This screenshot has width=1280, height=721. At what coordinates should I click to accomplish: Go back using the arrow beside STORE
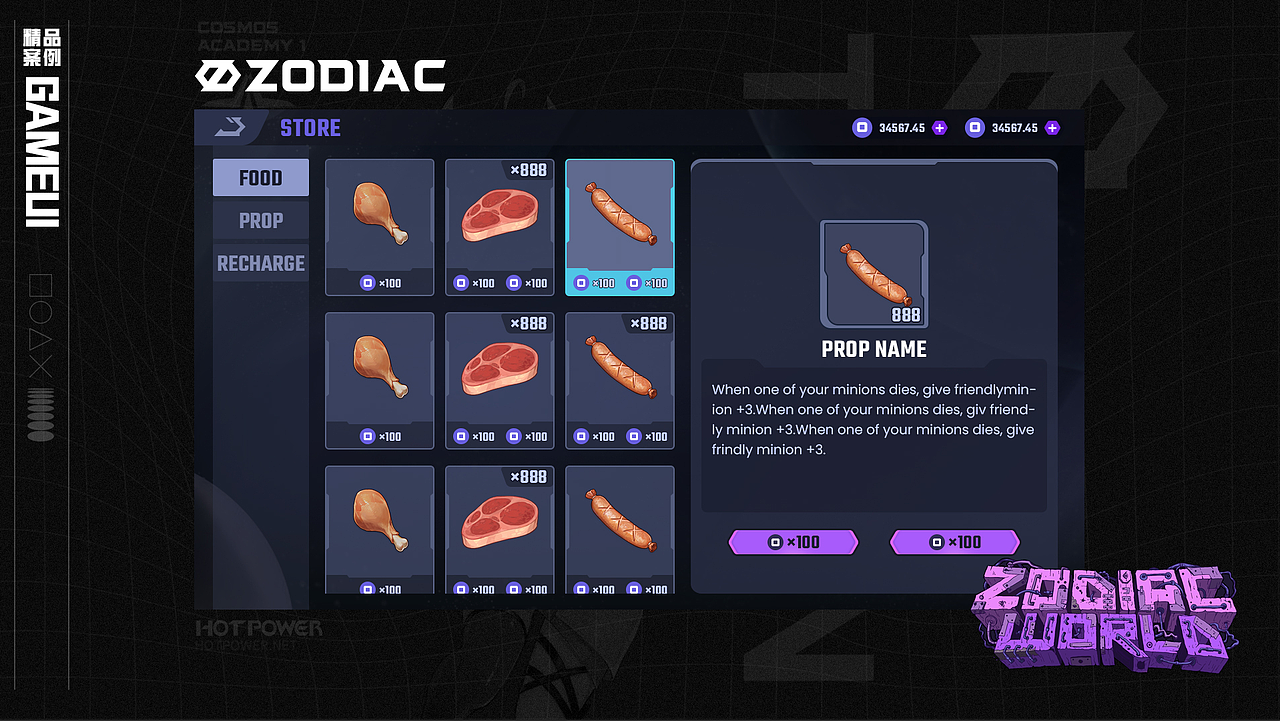pos(230,127)
